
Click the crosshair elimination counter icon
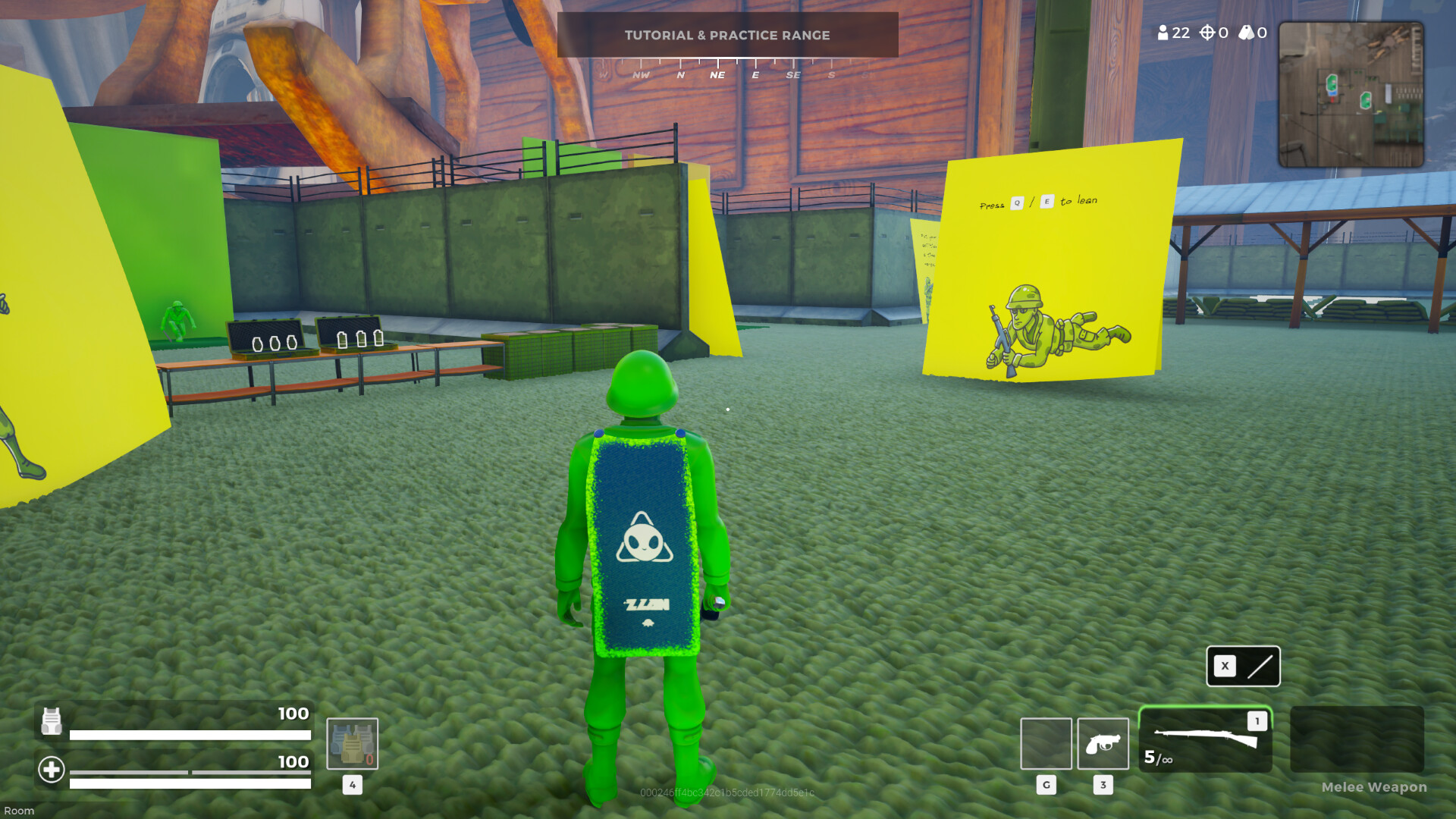1207,33
